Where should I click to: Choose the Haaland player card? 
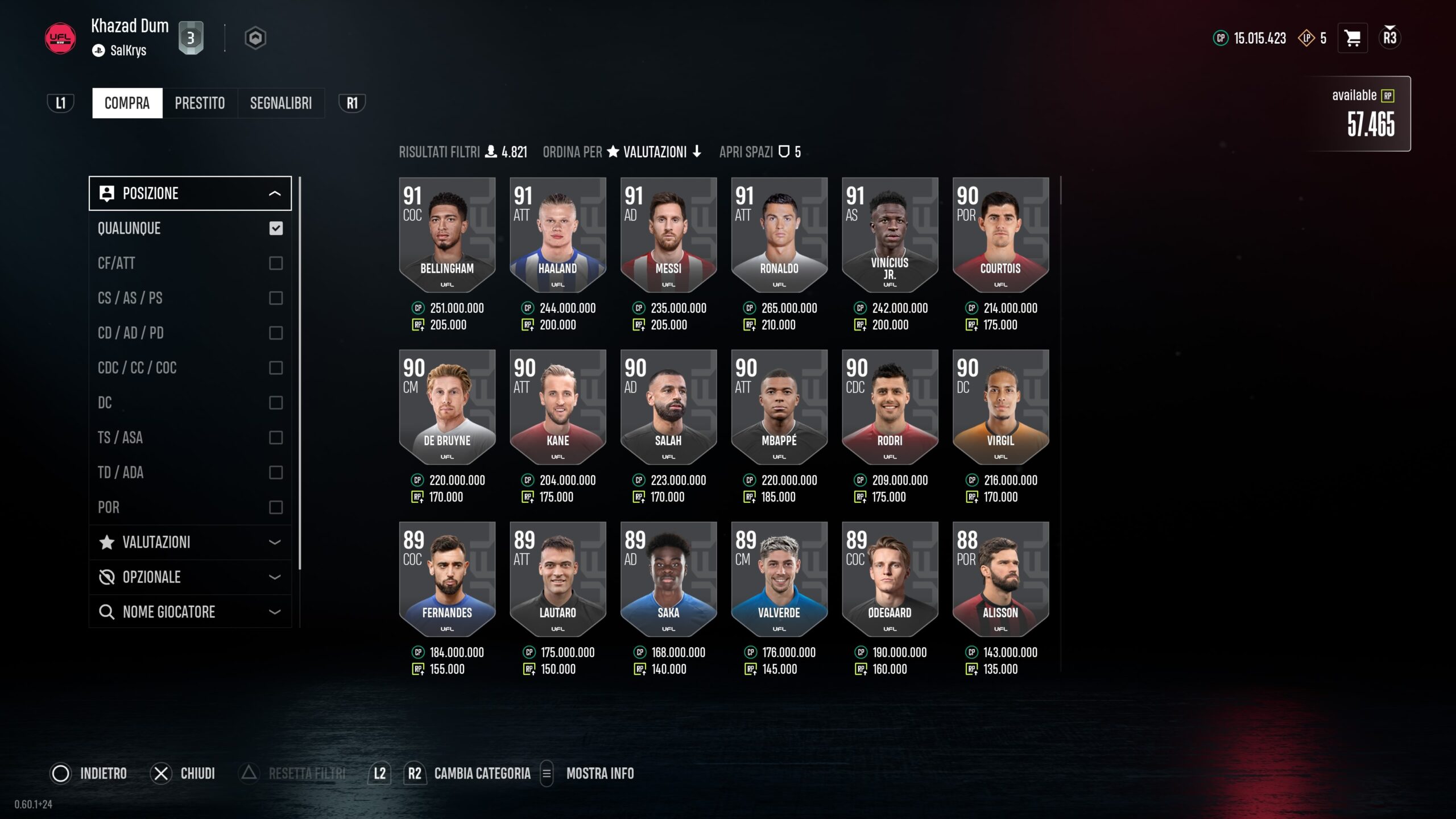(557, 235)
